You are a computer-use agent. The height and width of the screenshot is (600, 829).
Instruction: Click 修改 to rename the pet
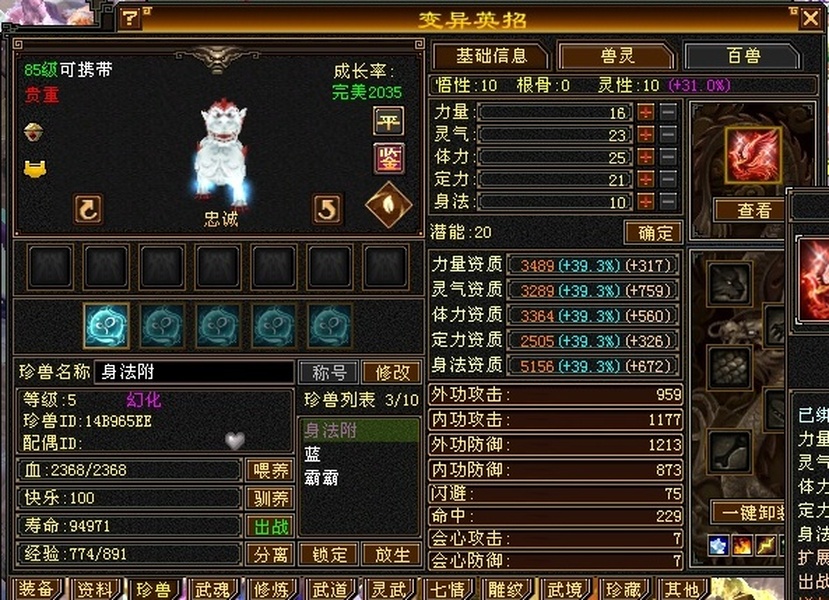click(391, 372)
